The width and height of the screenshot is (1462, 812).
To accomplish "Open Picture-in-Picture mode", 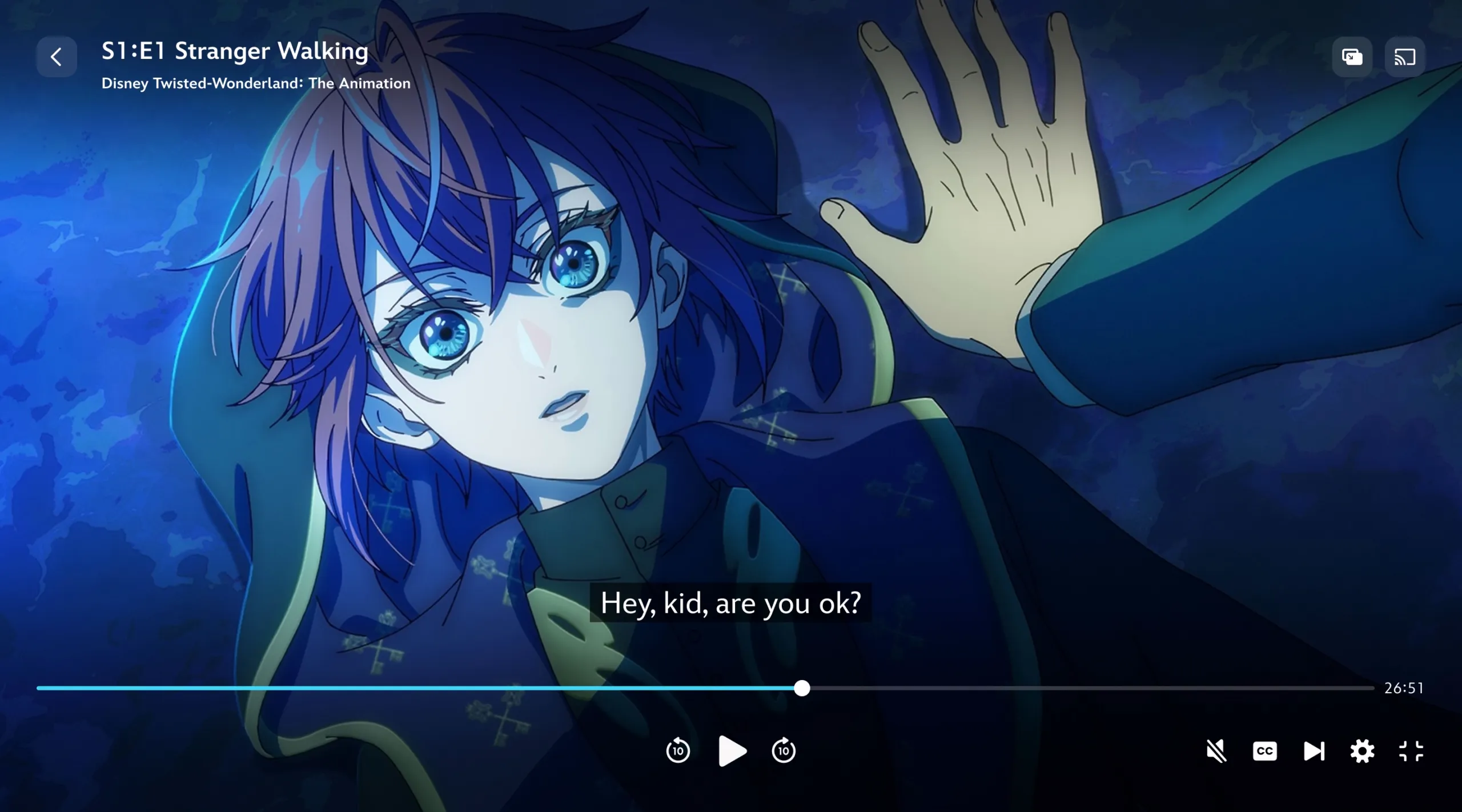I will [x=1352, y=57].
